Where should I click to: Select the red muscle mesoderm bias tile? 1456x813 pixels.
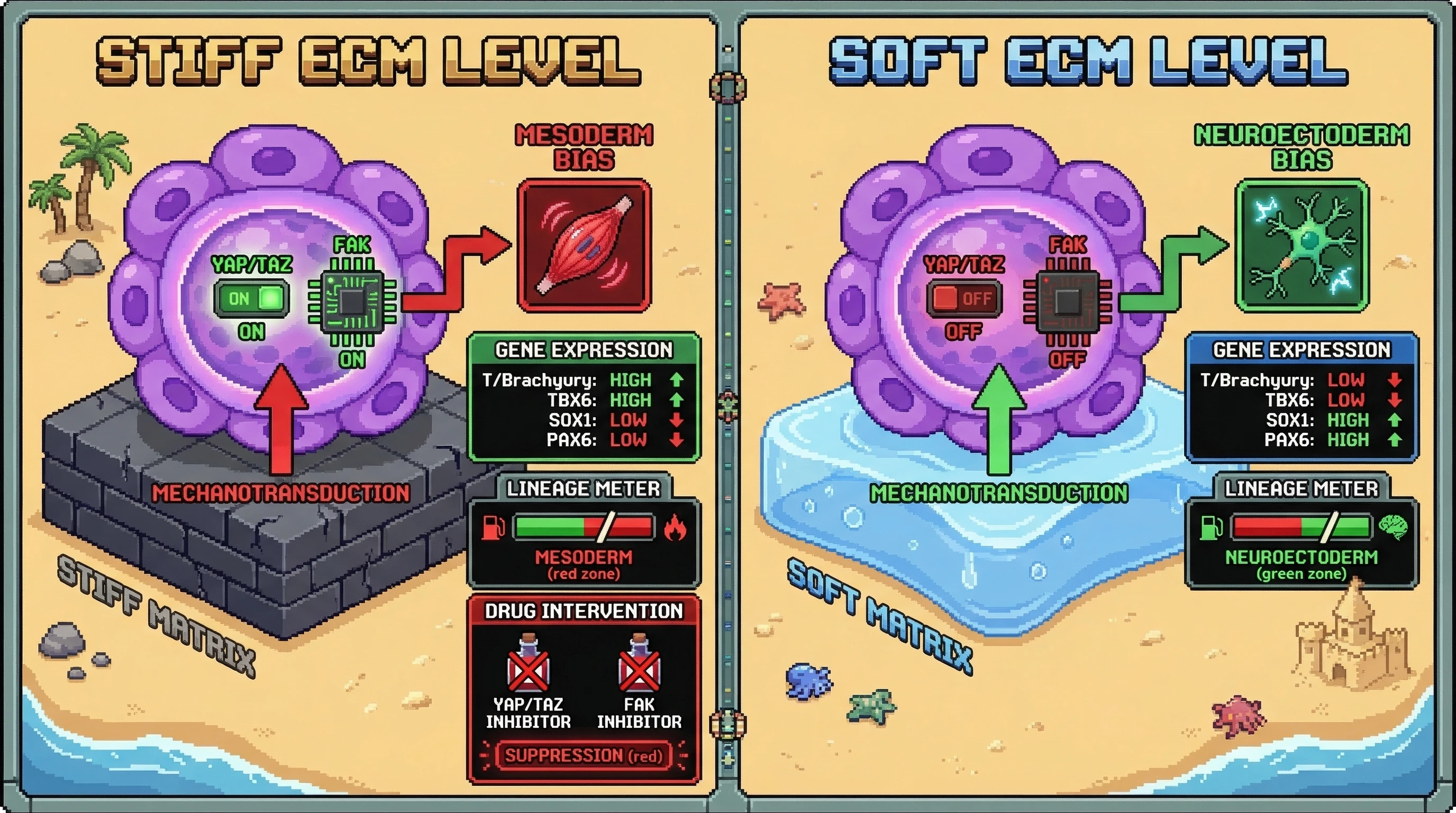coord(585,246)
